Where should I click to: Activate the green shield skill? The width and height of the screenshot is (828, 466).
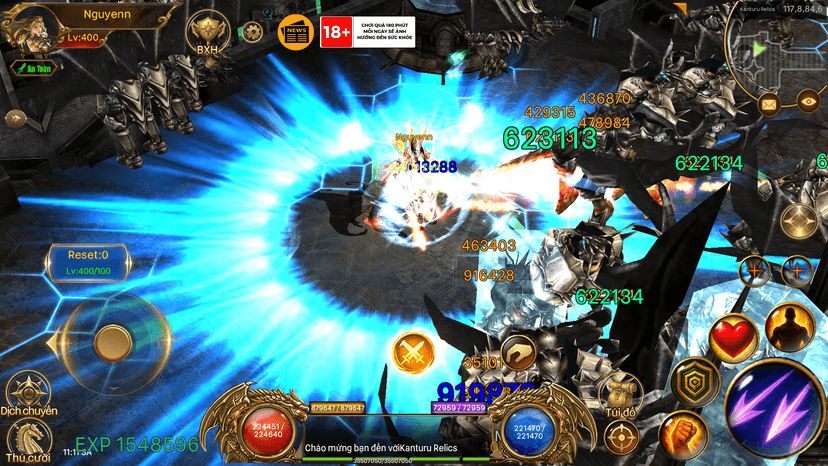pos(691,380)
